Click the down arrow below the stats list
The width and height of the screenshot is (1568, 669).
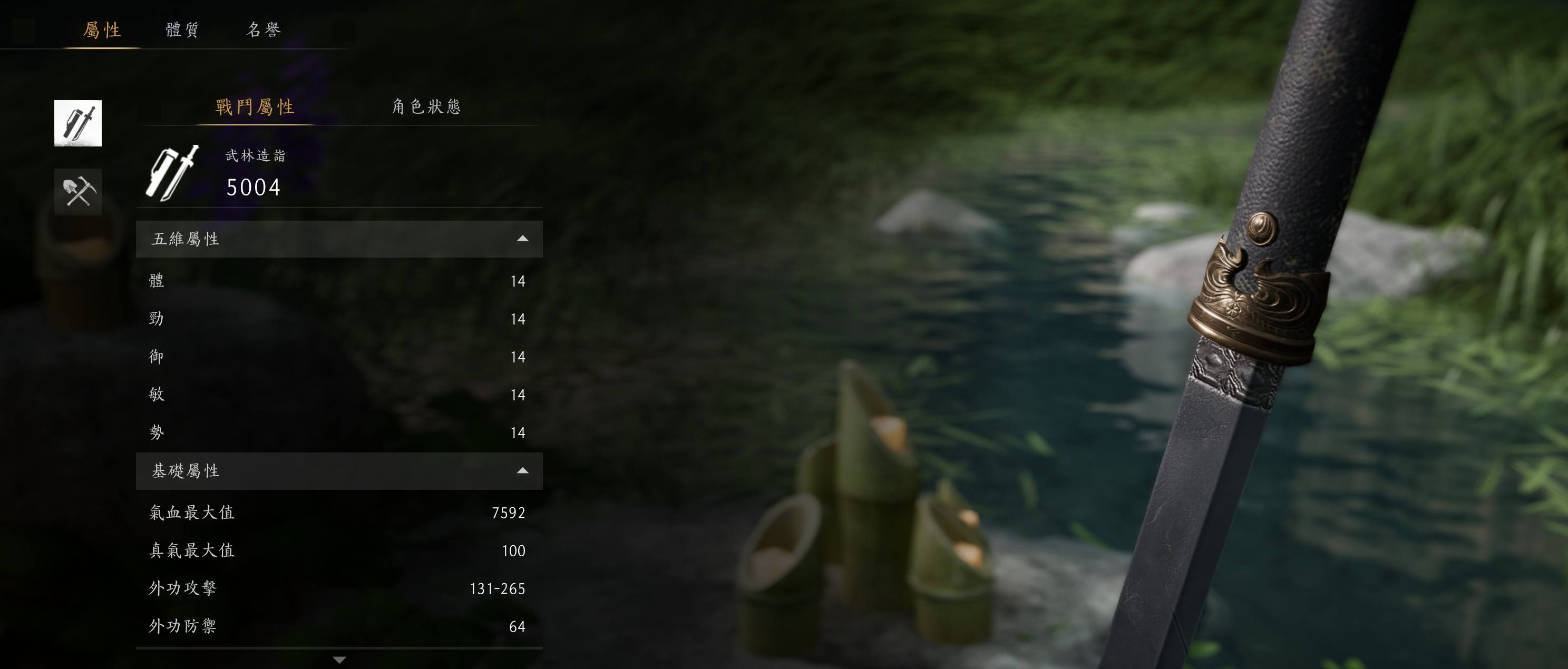339,660
